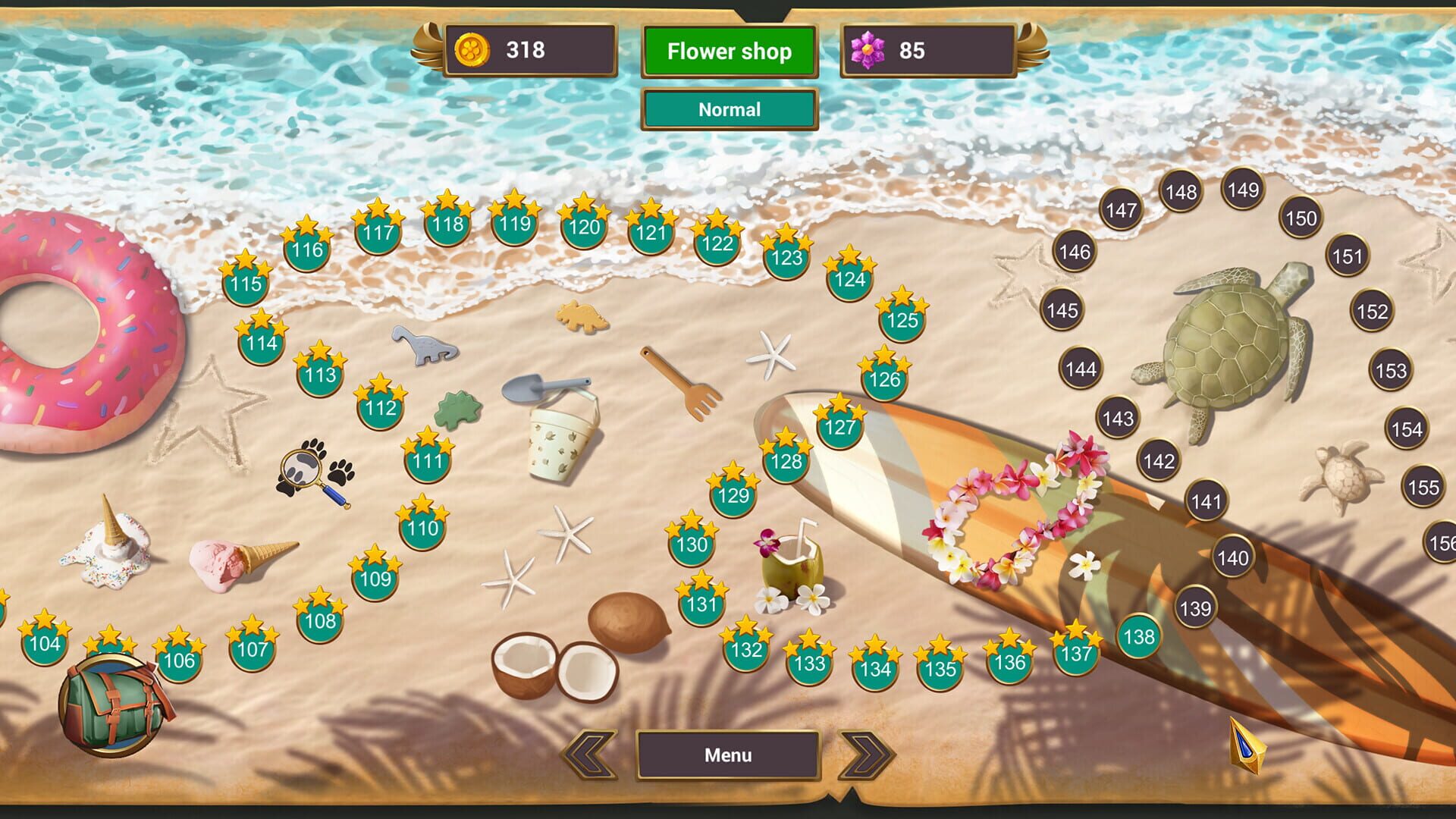Select completed level 120 along the shoreline

tap(584, 227)
